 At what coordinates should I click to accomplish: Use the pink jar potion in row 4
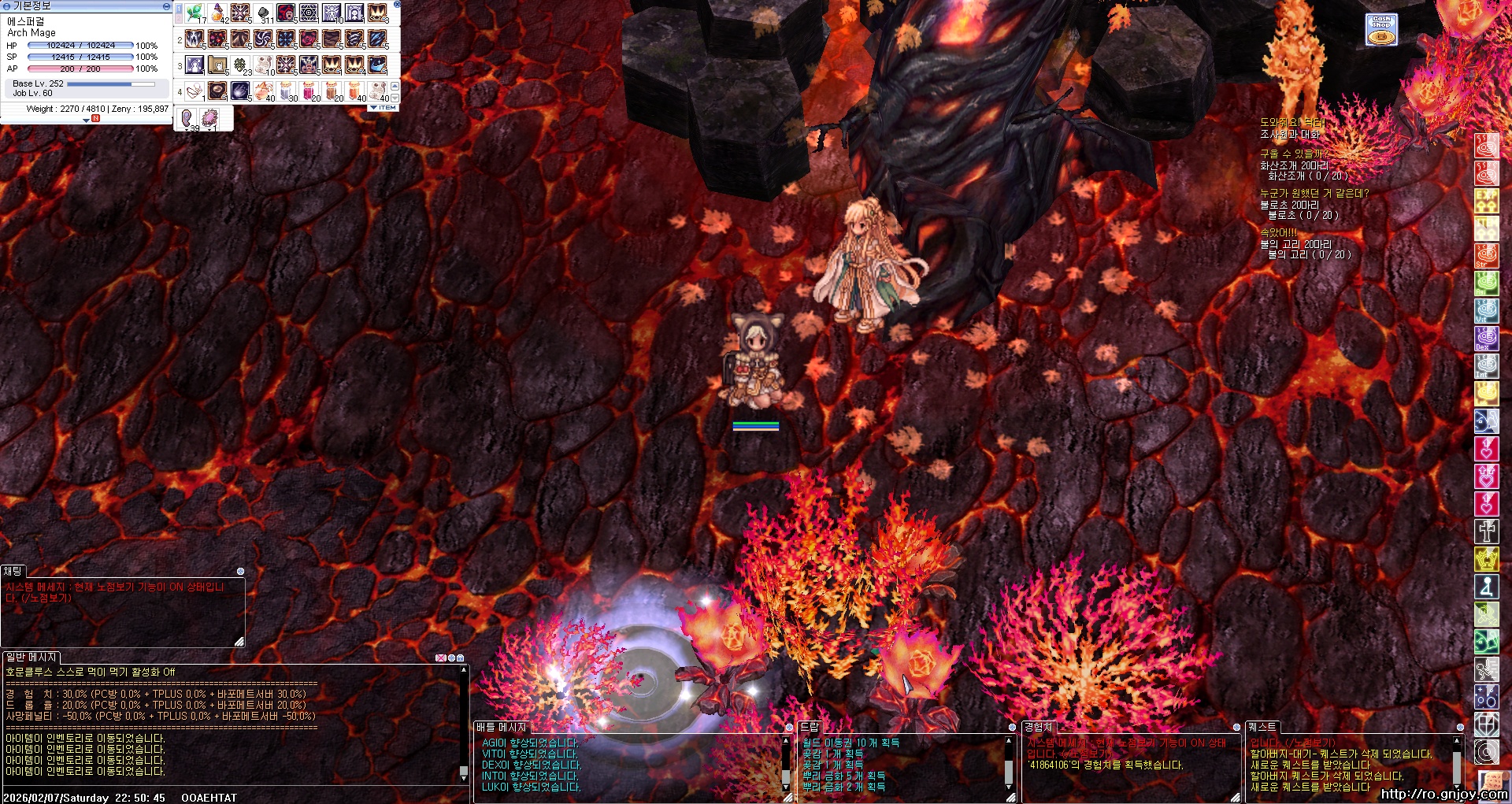coord(309,91)
